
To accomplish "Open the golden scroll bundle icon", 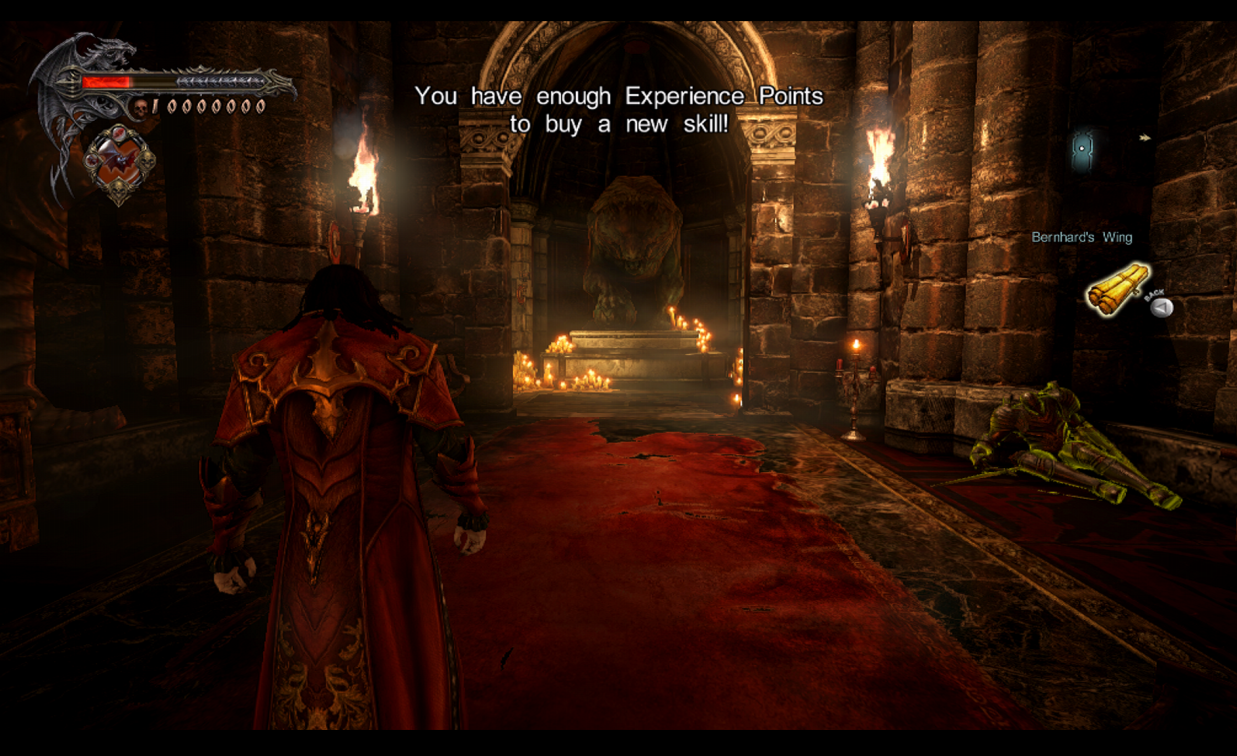I will click(1117, 288).
